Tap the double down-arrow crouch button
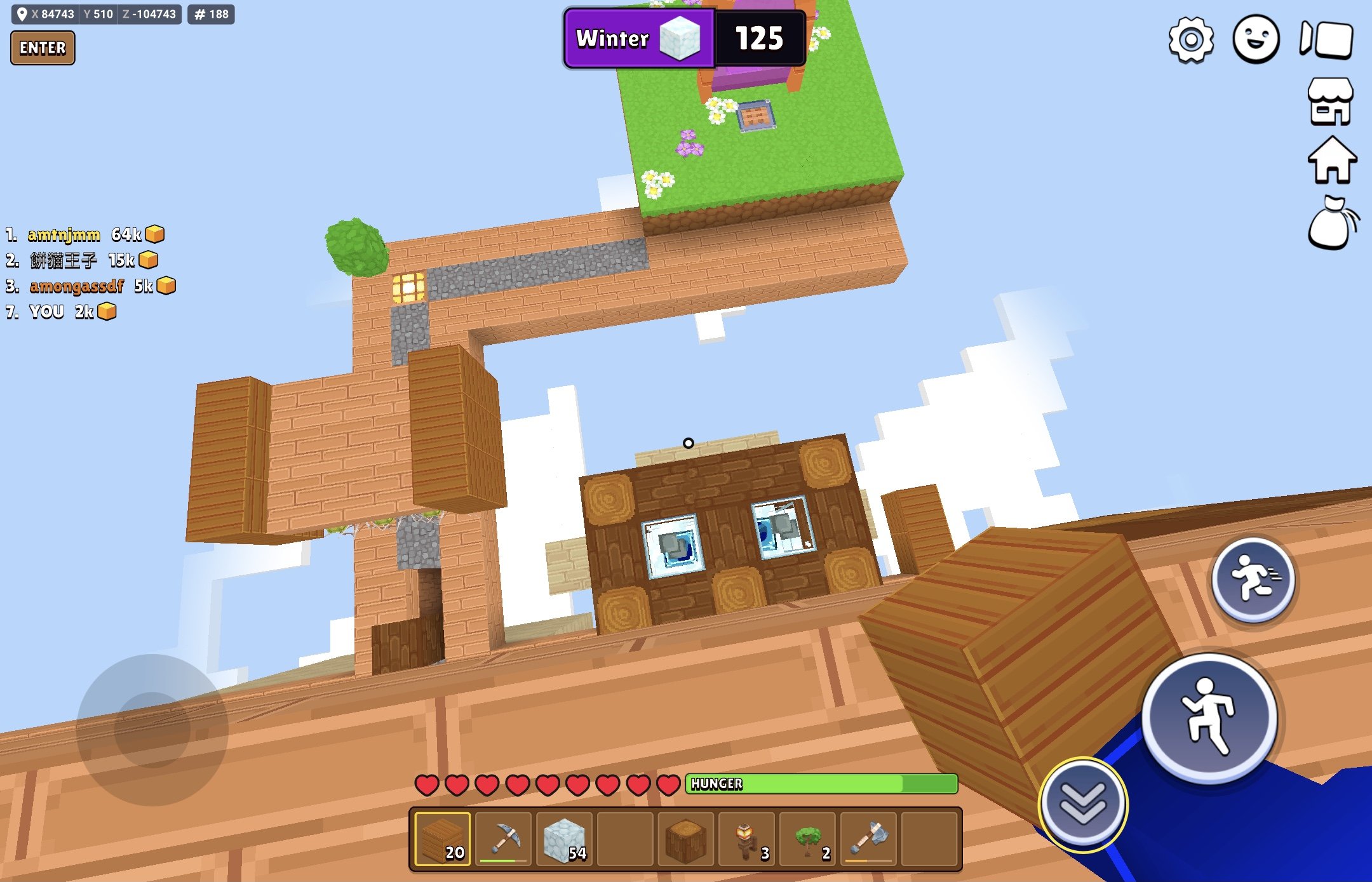The width and height of the screenshot is (1372, 882). 1083,804
